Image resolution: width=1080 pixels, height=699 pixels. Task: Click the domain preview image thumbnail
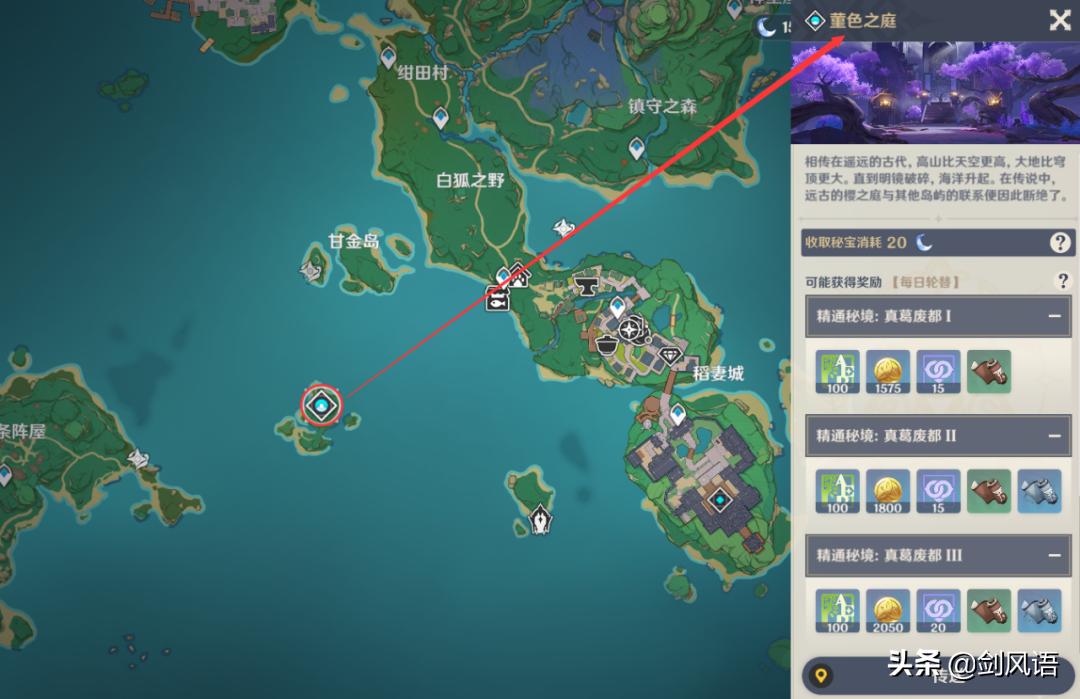(934, 93)
